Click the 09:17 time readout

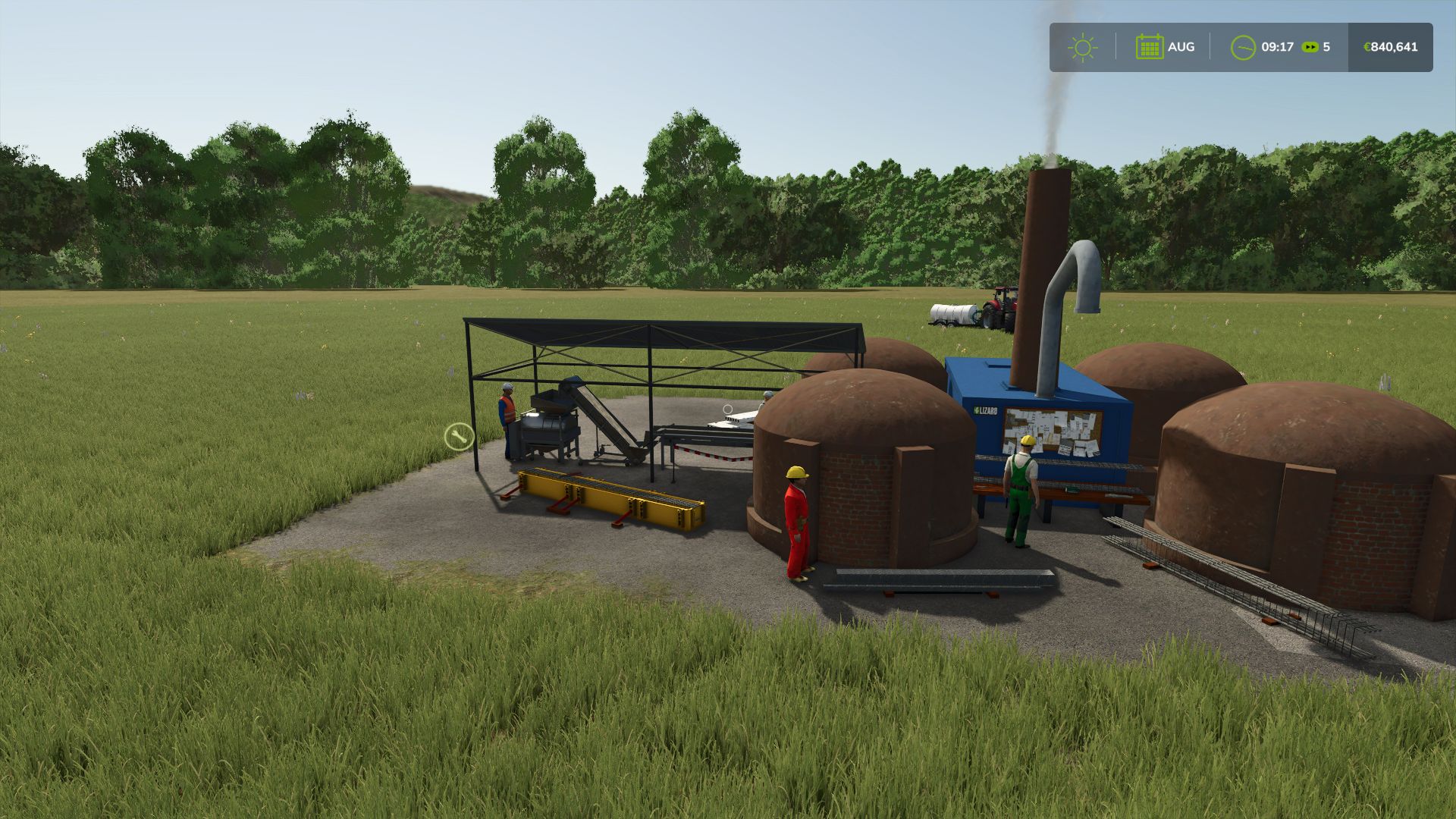point(1277,47)
